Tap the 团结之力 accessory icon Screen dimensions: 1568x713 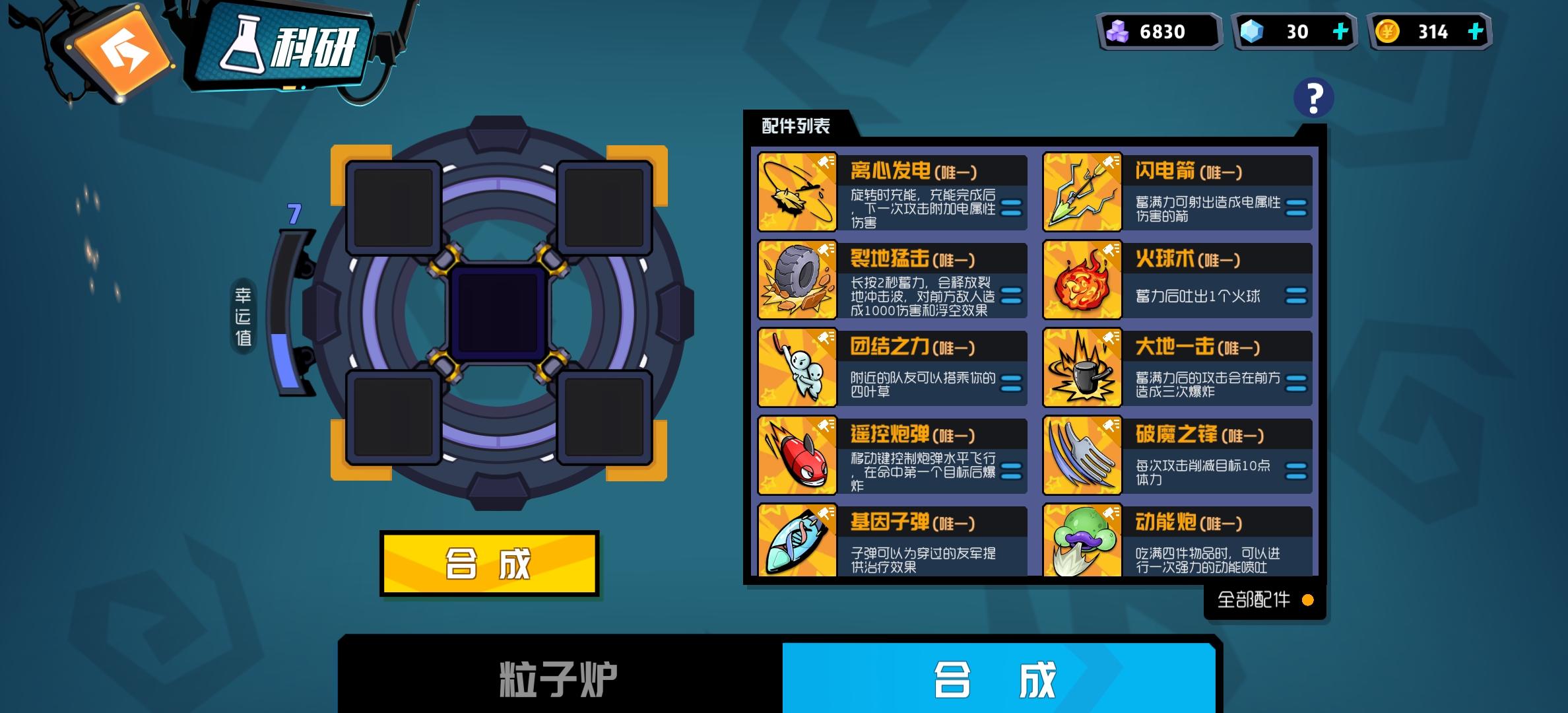(797, 370)
